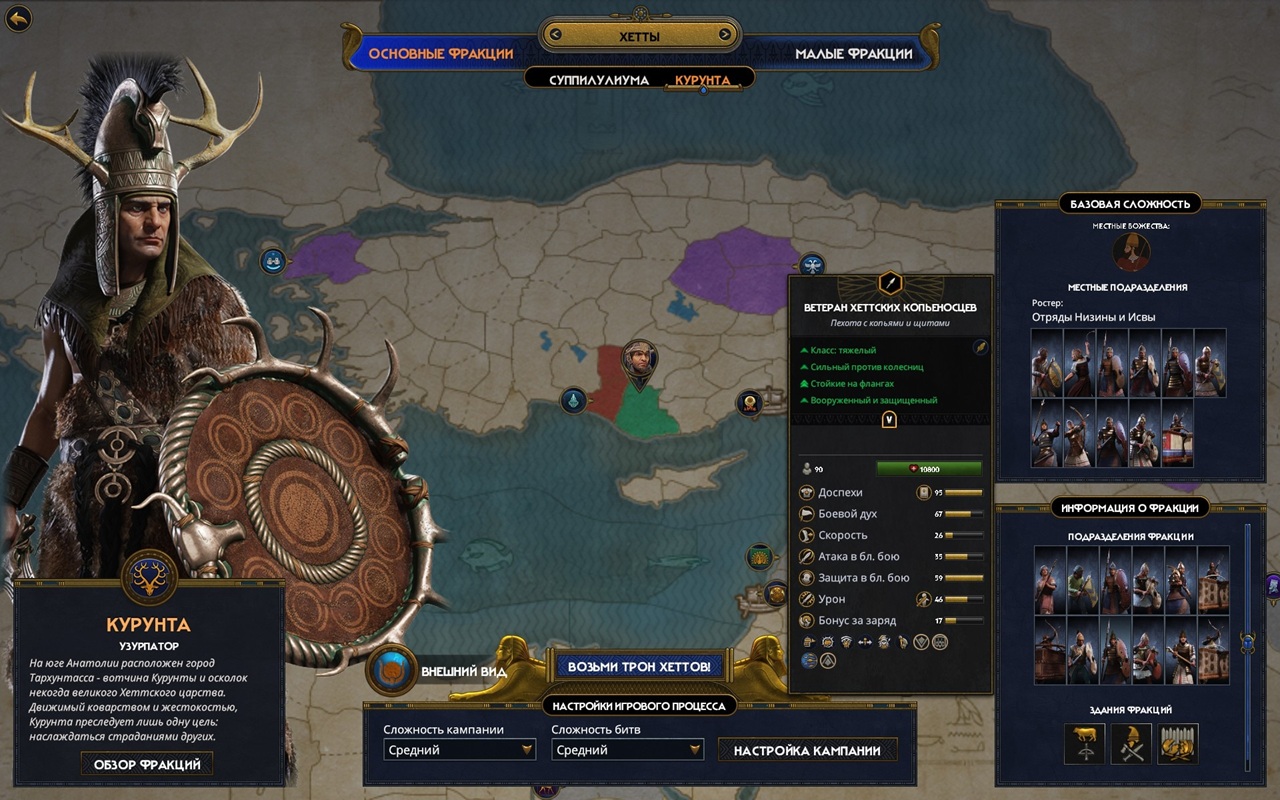Expand the unit traits list arrow
The width and height of the screenshot is (1280, 800).
(889, 420)
